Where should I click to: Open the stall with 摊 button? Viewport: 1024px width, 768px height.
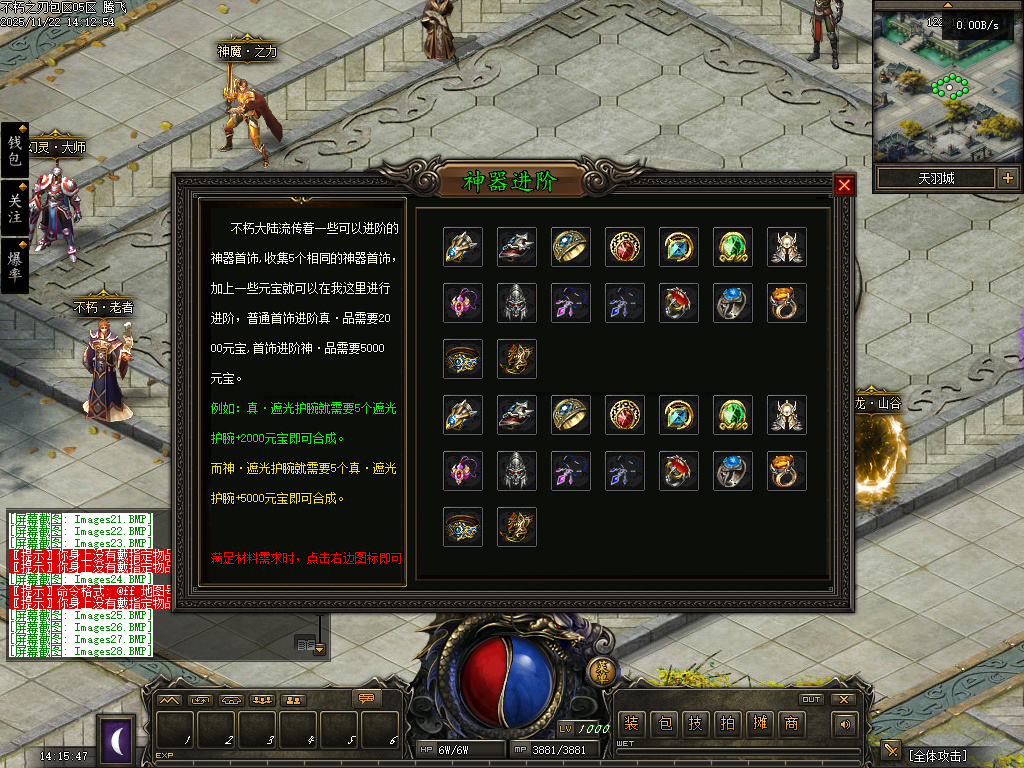coord(759,723)
